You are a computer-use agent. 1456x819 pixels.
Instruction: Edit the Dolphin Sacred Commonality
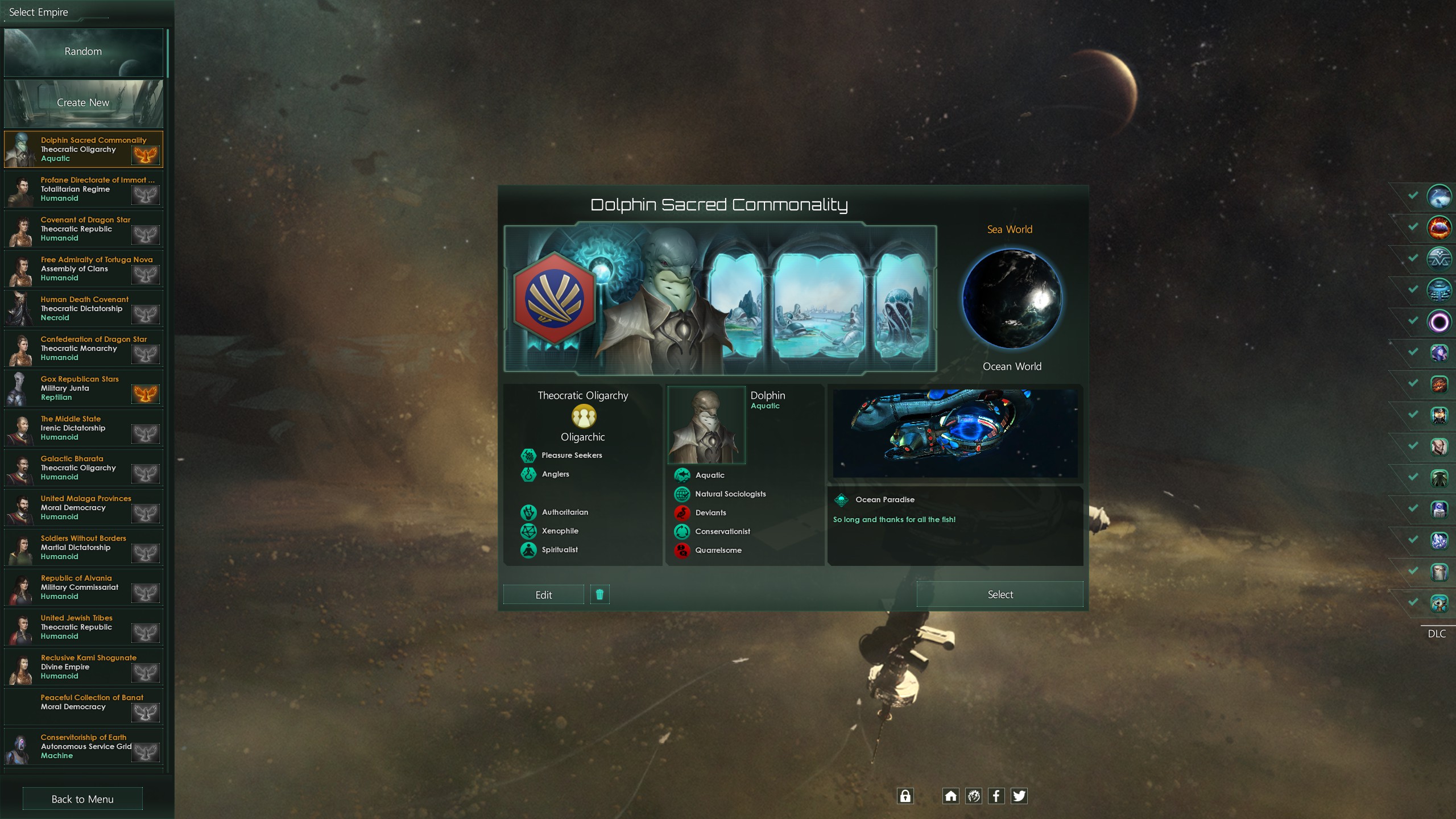543,595
